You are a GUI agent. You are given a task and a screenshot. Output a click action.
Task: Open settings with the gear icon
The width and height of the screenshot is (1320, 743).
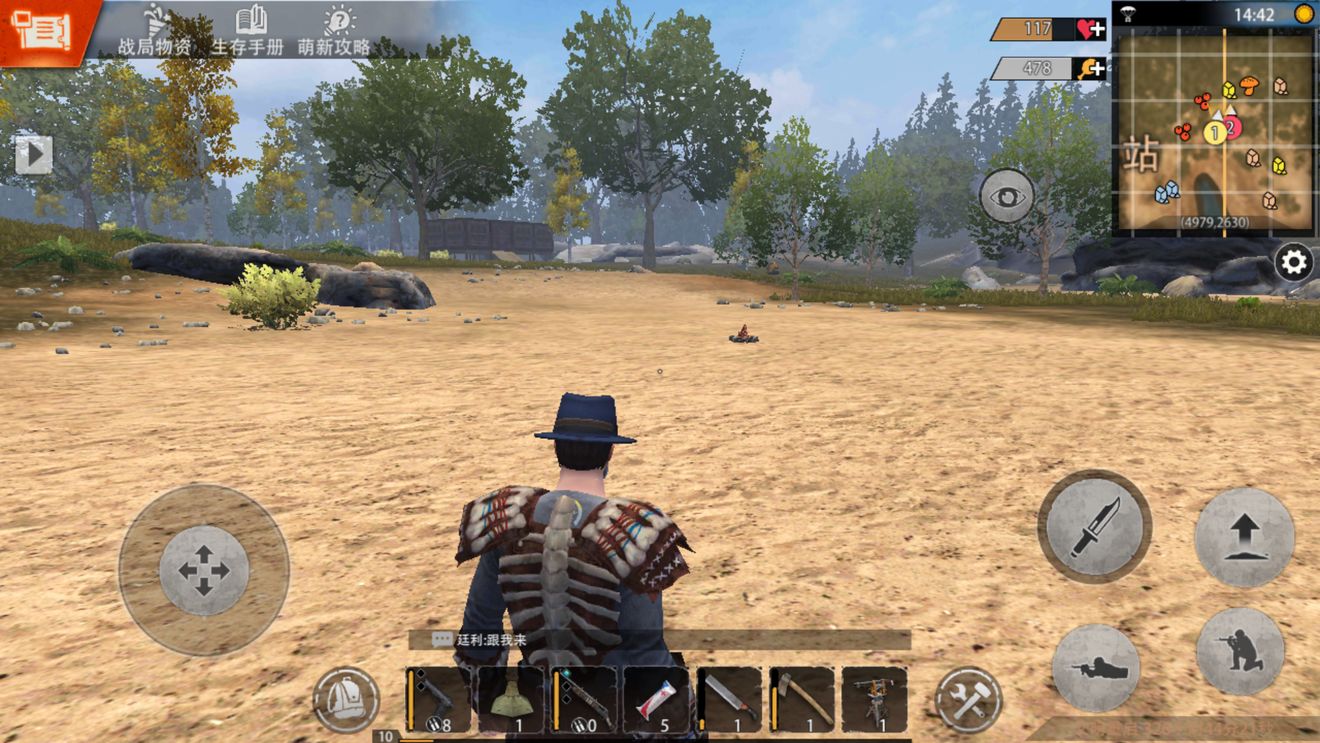pos(1294,263)
